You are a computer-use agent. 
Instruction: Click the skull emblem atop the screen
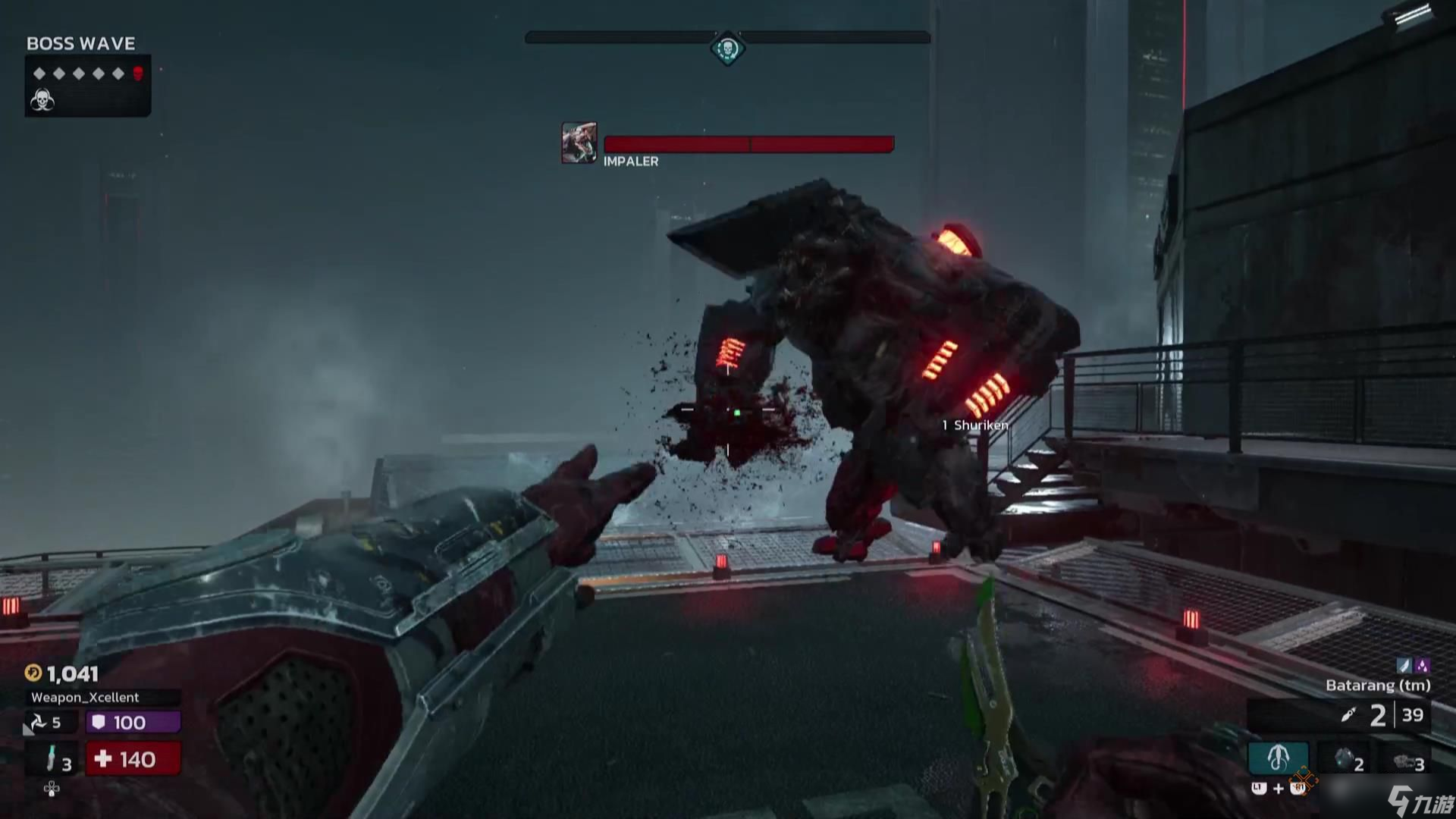tap(727, 50)
